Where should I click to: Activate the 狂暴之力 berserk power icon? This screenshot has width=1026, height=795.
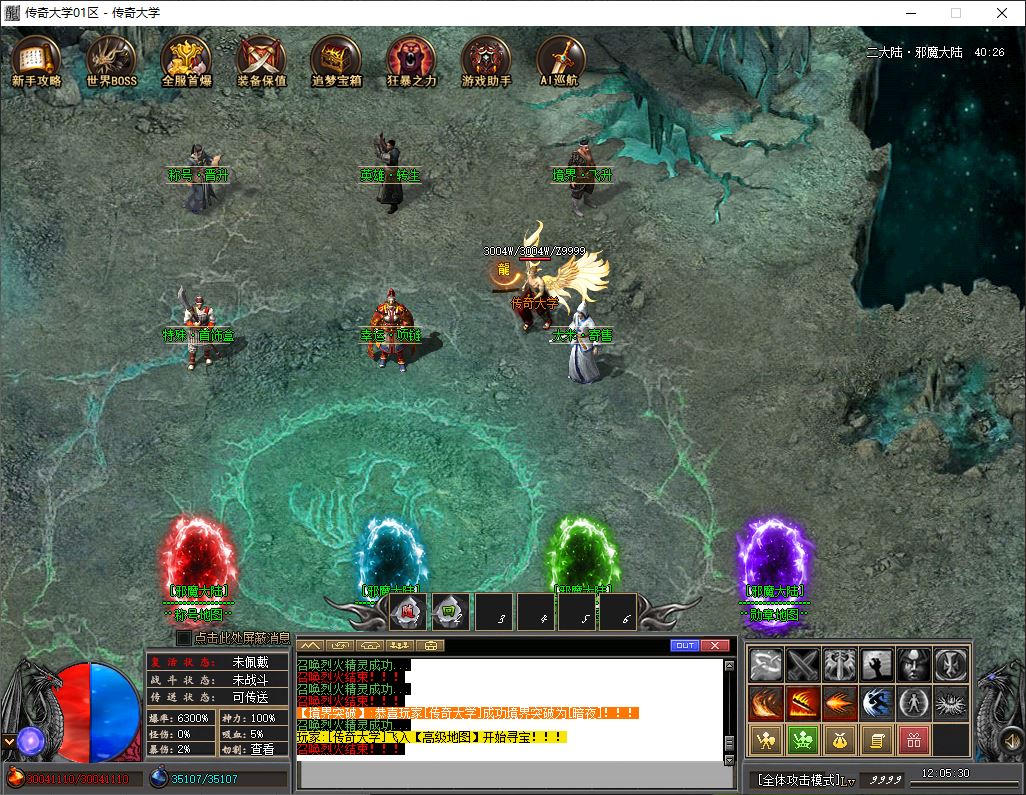(411, 60)
